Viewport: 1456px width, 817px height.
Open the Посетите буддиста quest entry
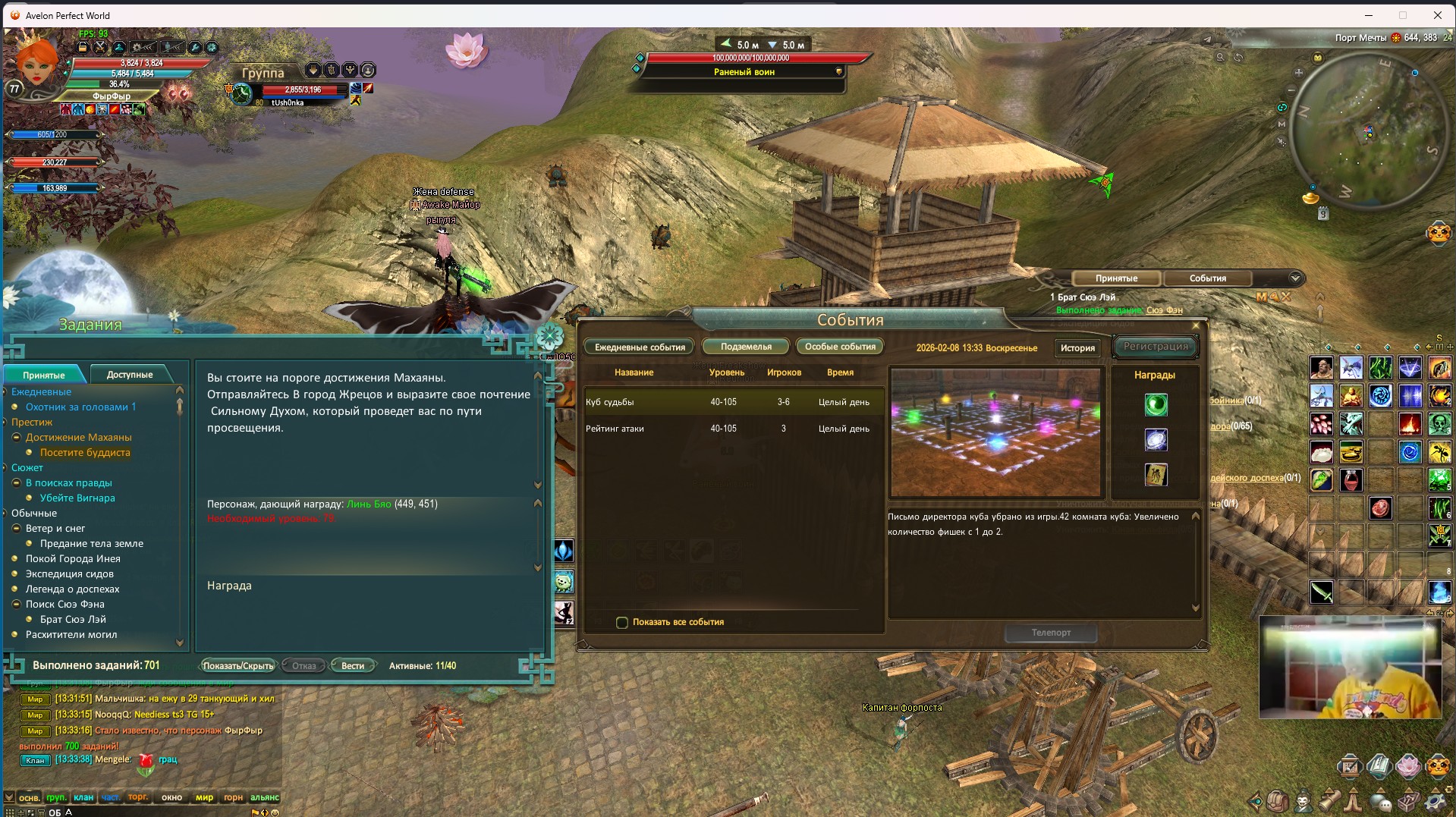point(85,452)
